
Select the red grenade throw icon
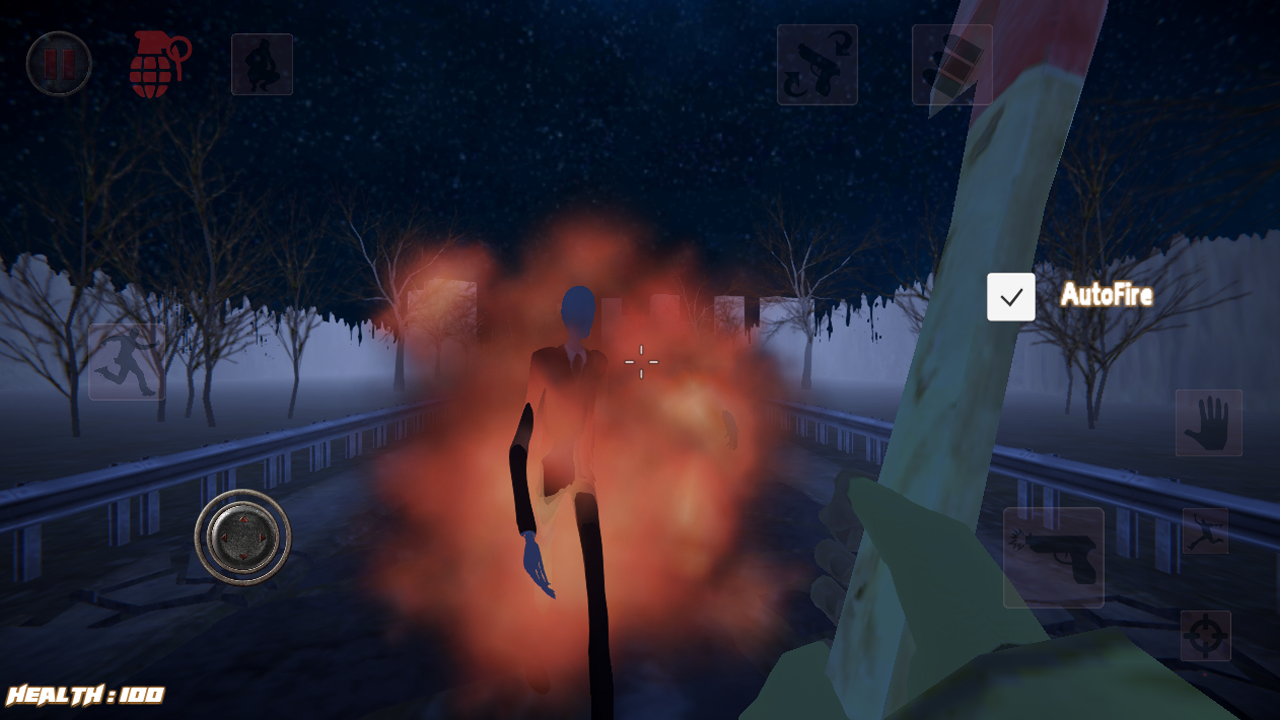click(155, 63)
